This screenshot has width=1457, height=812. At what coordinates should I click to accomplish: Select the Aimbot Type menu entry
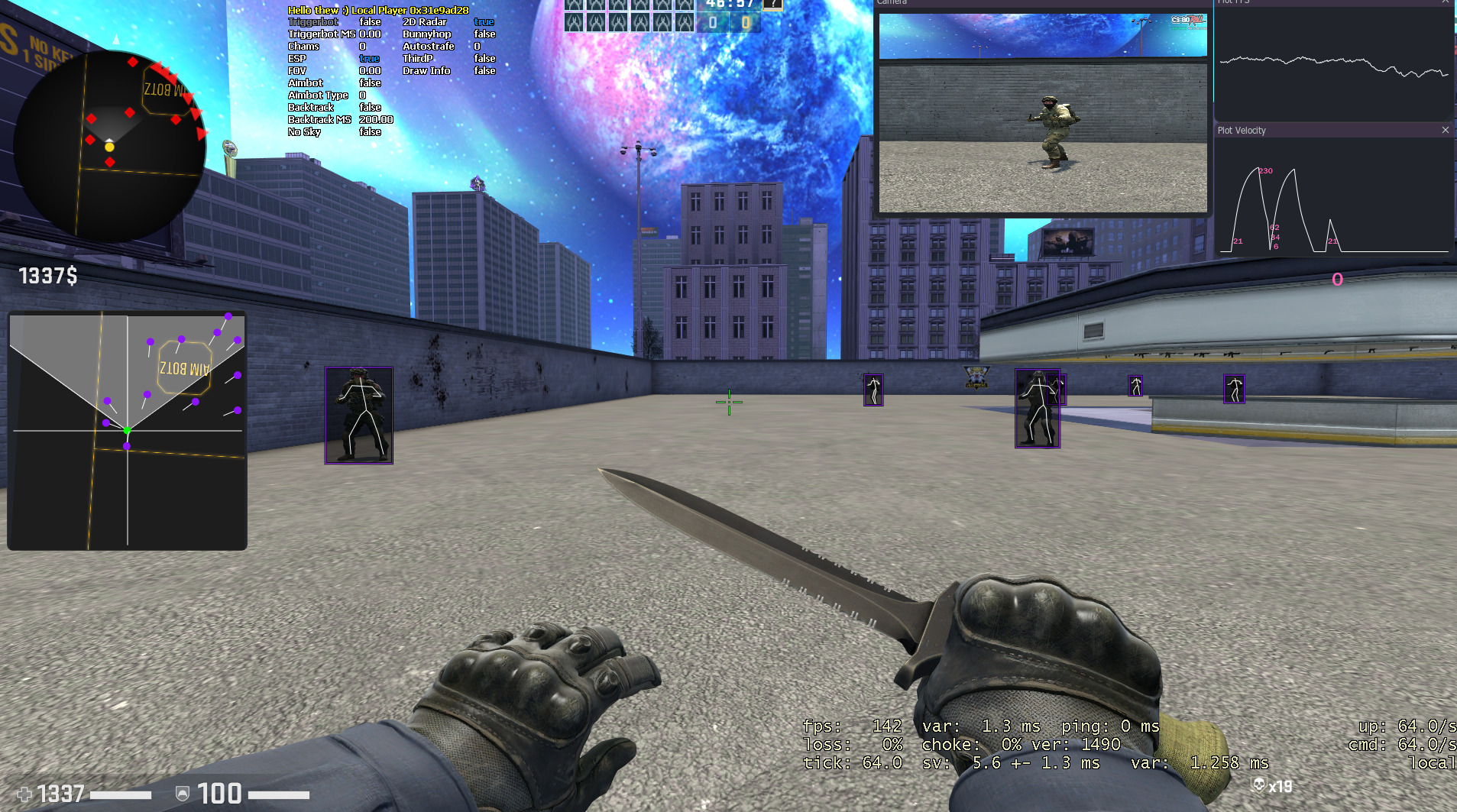click(318, 95)
